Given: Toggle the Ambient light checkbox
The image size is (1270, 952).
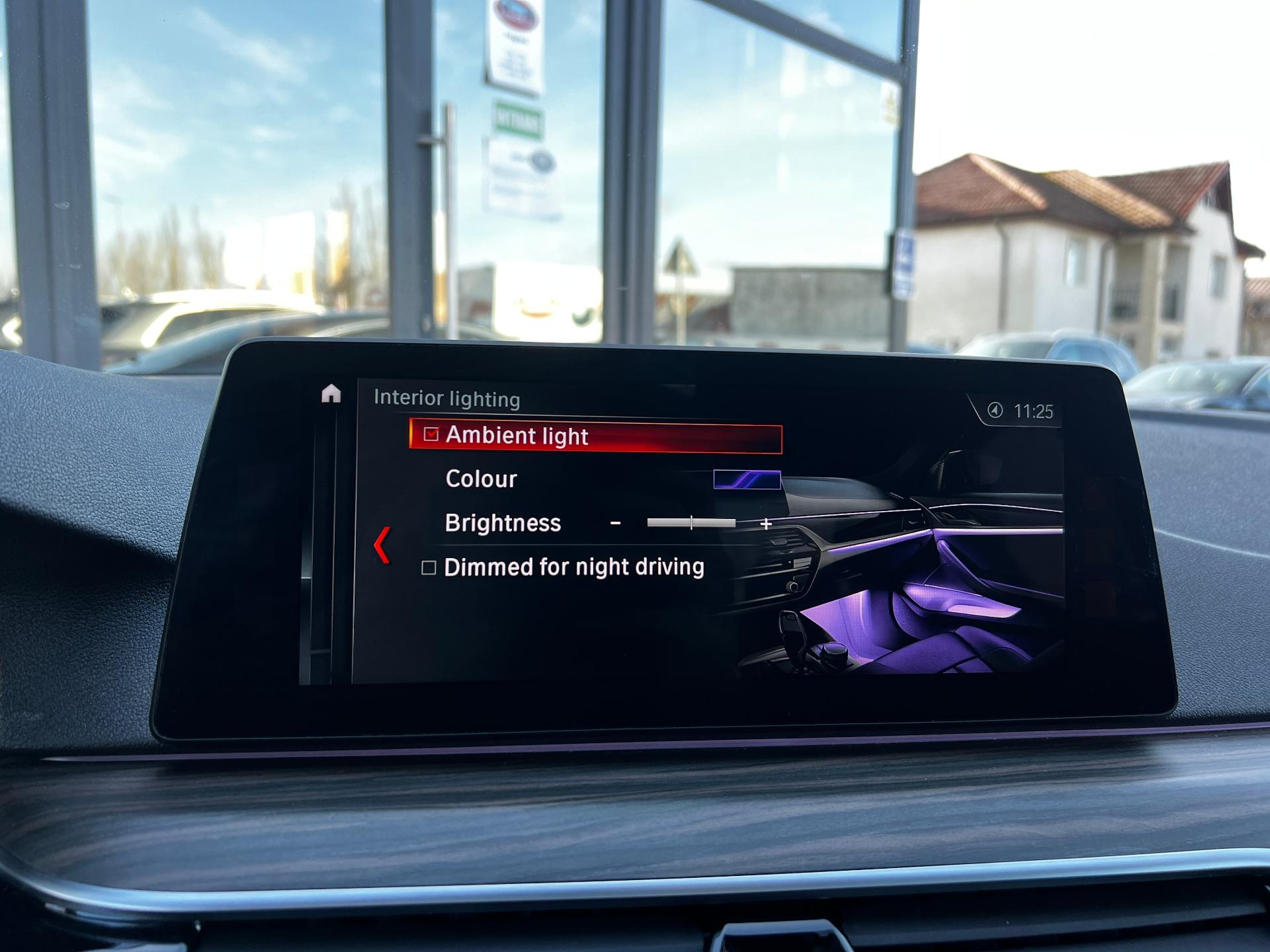Looking at the screenshot, I should tap(431, 434).
